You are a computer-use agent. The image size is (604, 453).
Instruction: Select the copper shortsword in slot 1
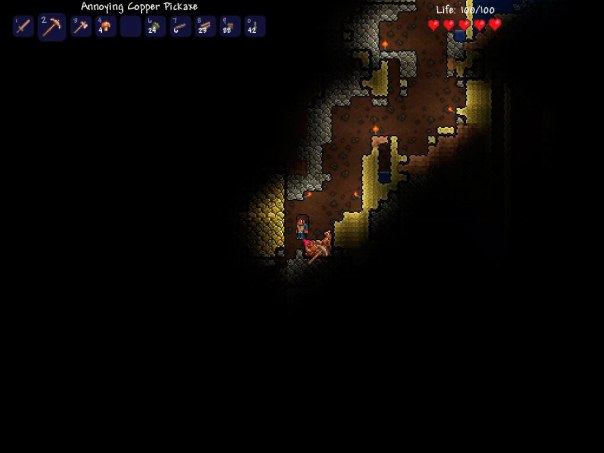pyautogui.click(x=24, y=27)
